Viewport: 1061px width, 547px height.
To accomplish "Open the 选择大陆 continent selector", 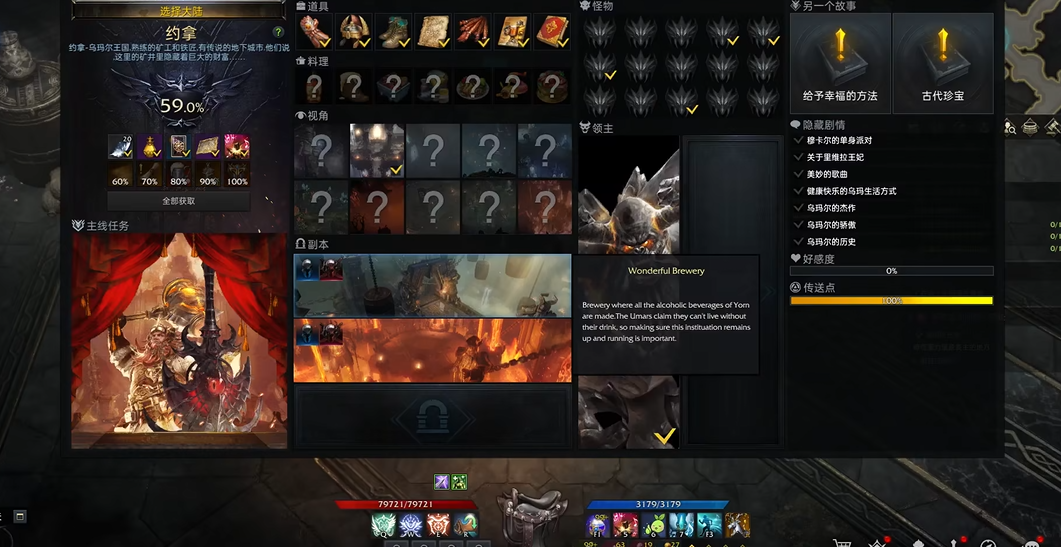I will point(179,11).
